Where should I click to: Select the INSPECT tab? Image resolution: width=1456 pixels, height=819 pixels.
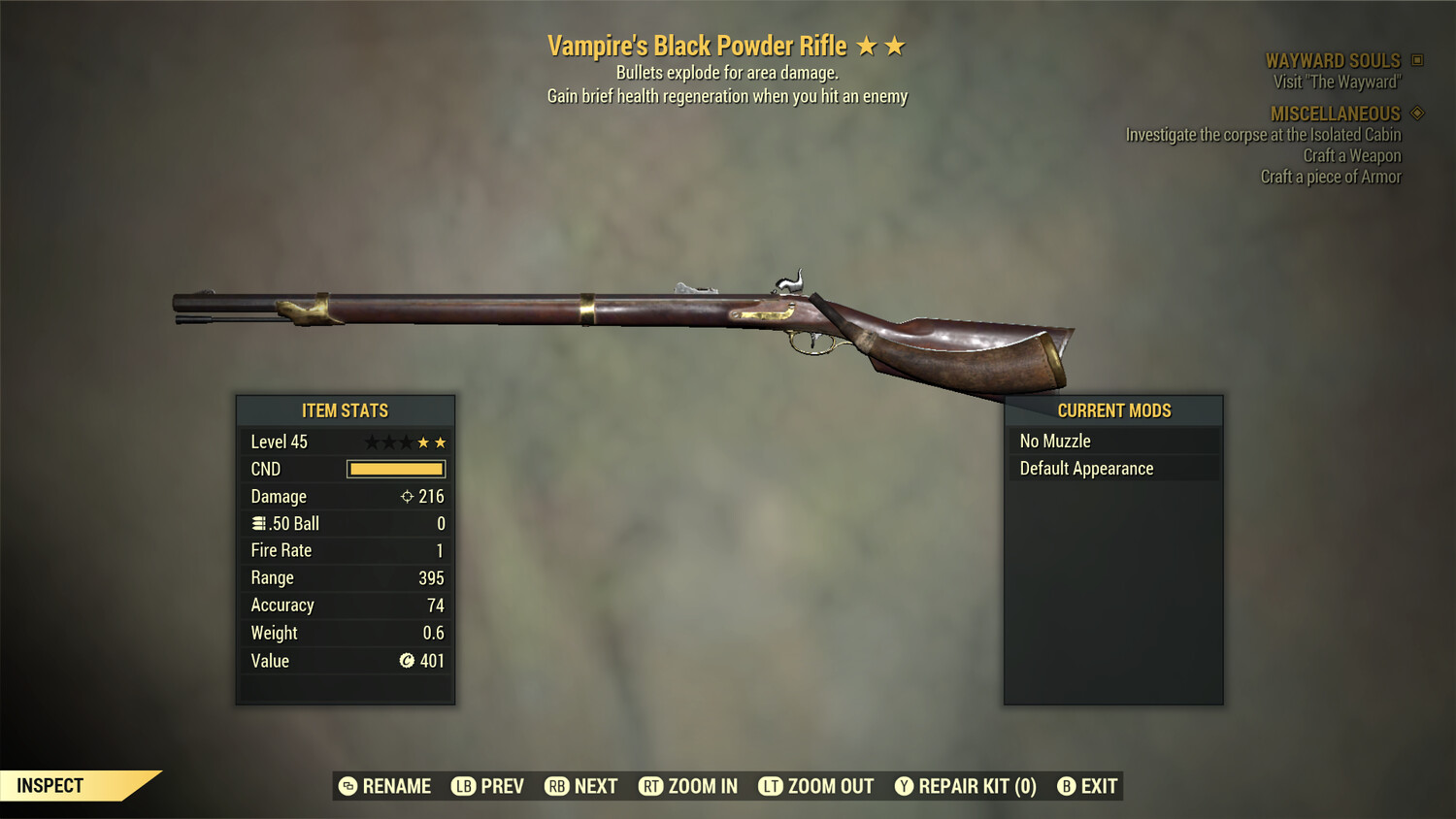50,785
